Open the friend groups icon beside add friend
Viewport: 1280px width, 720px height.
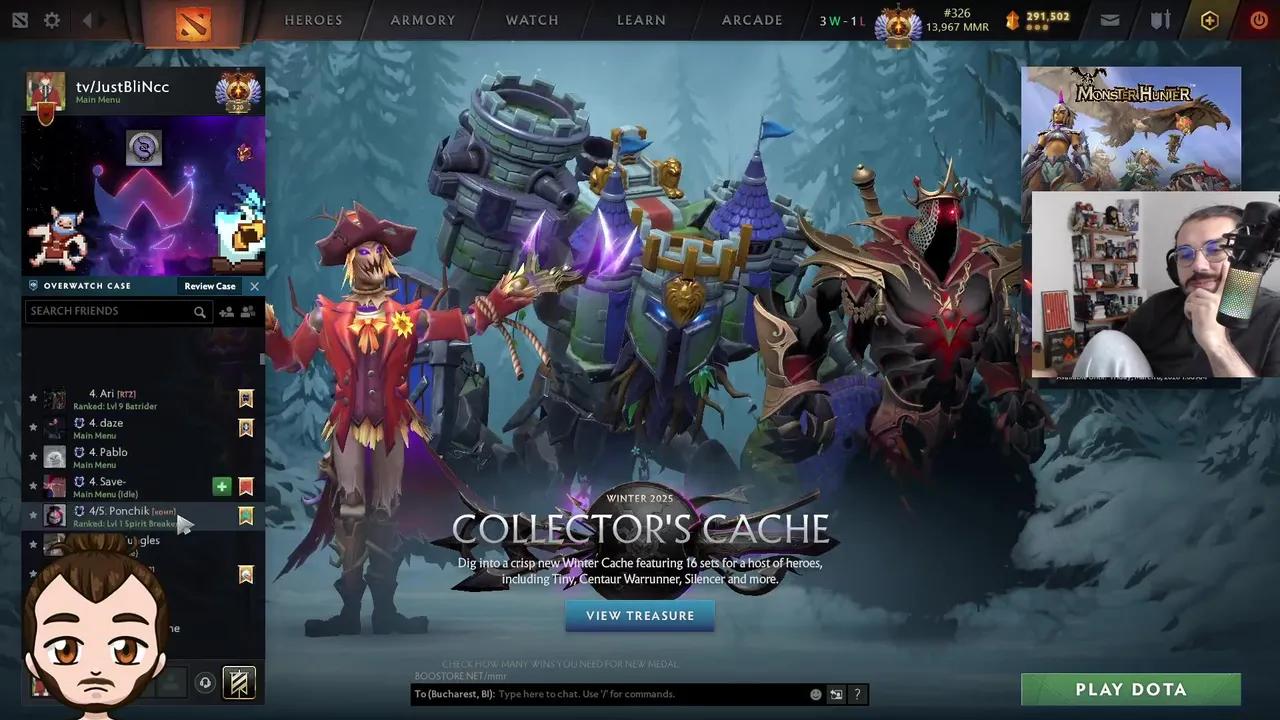248,311
